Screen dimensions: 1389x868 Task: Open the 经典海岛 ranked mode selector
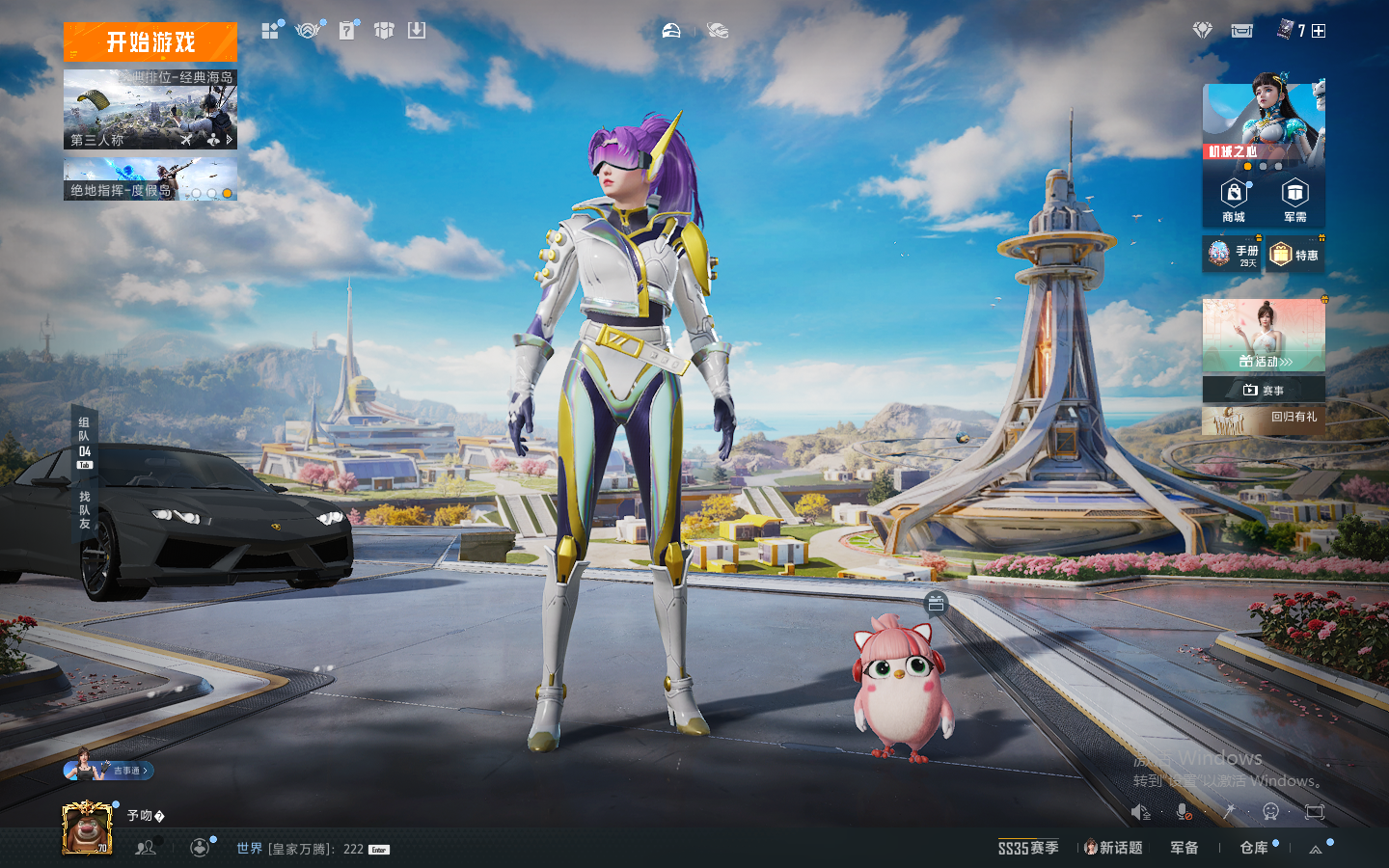[x=150, y=109]
